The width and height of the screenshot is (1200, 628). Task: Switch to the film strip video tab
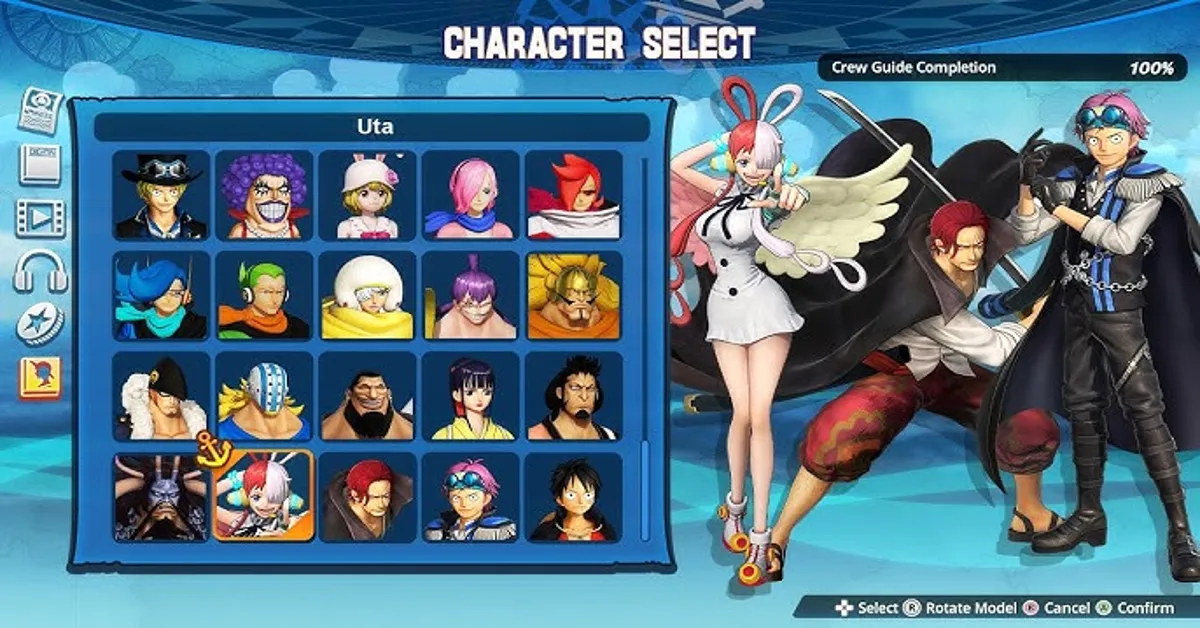point(40,217)
